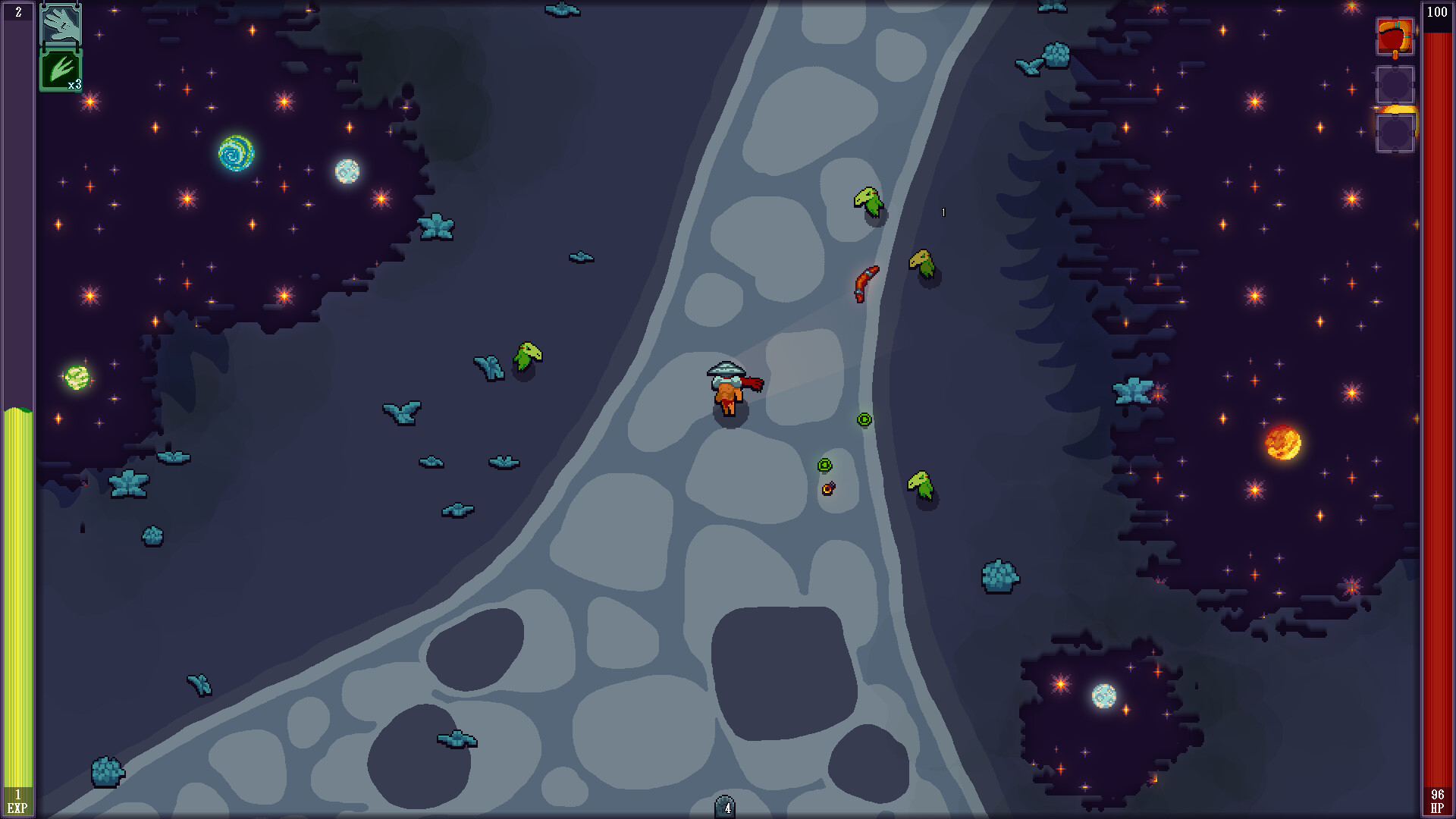Click the level 2 number above EXP bar
Screen dimensions: 1456x819
[x=17, y=12]
